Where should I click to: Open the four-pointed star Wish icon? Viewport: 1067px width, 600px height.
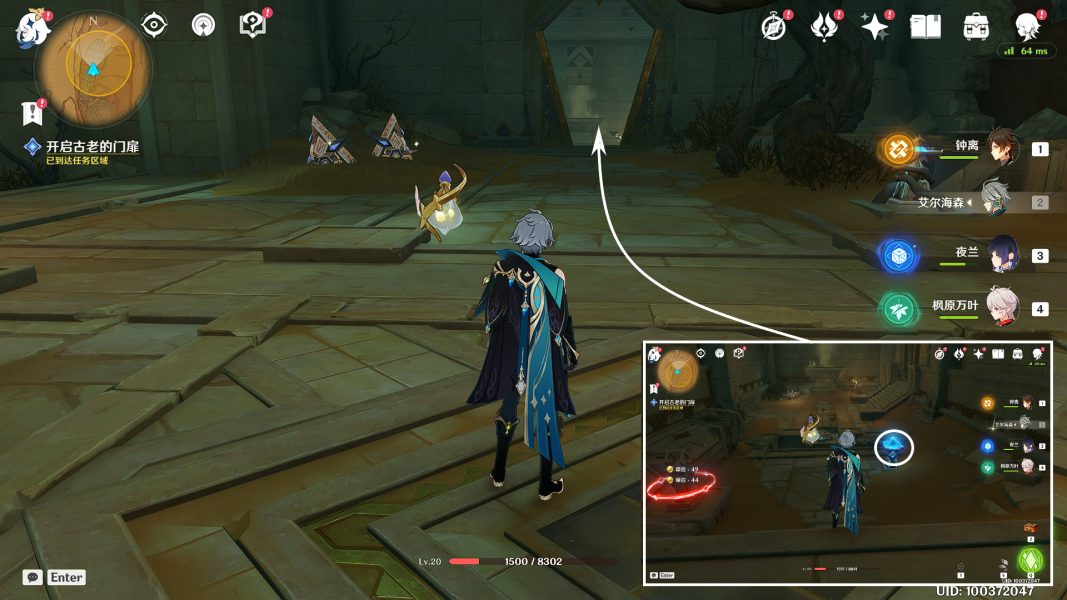[x=875, y=27]
